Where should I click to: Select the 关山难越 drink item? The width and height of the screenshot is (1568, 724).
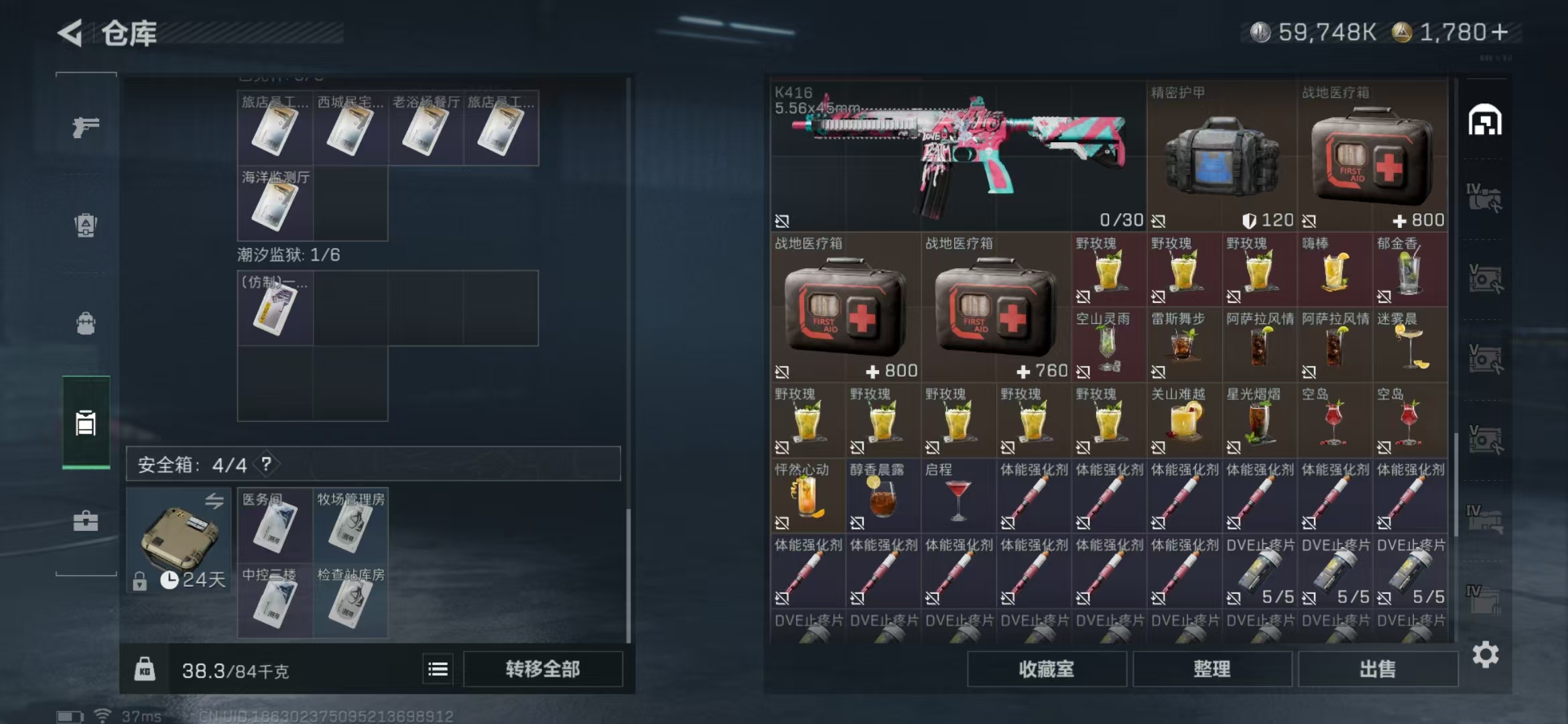click(x=1183, y=421)
